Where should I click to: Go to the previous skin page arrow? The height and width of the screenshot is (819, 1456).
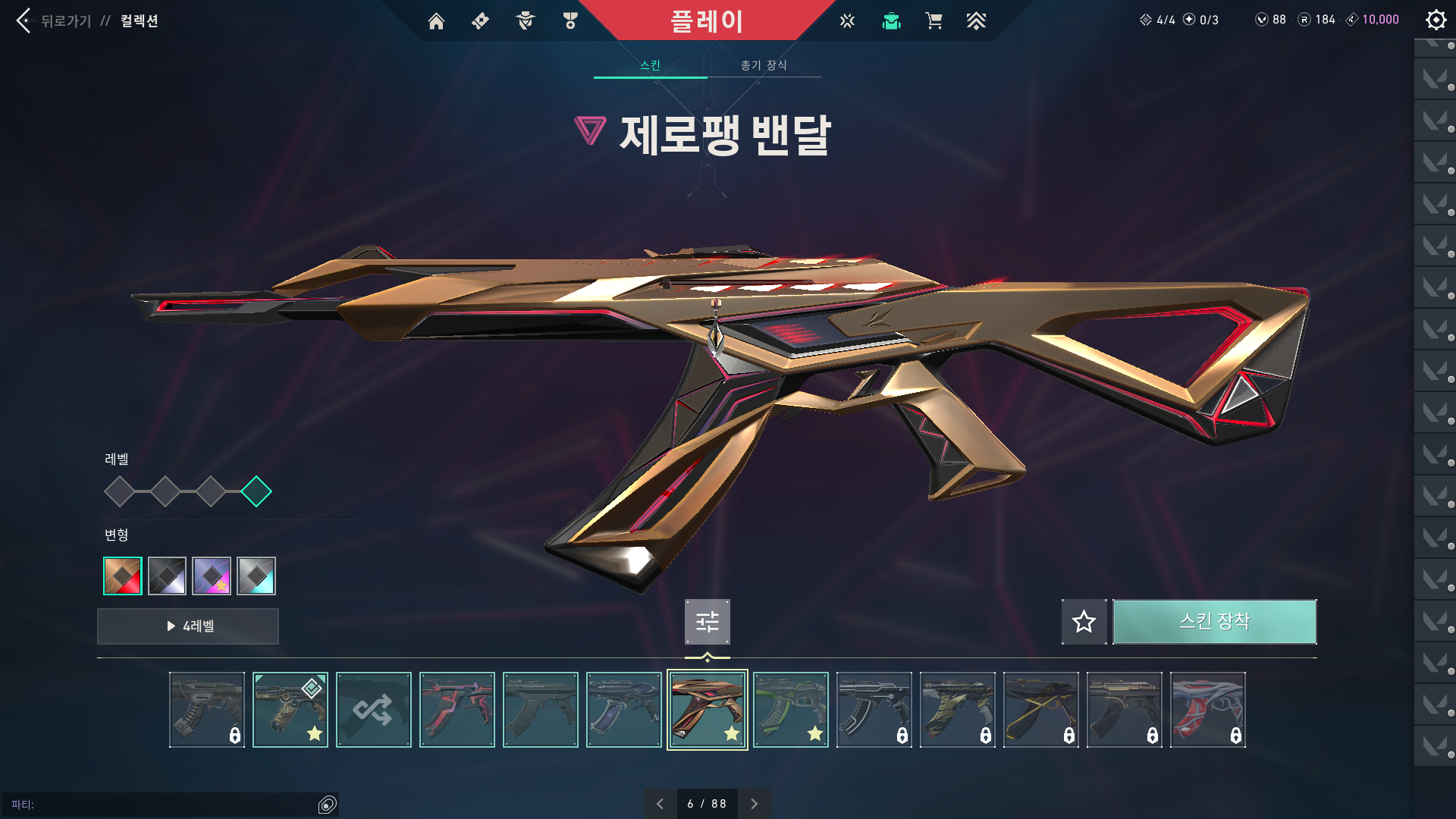pyautogui.click(x=660, y=804)
